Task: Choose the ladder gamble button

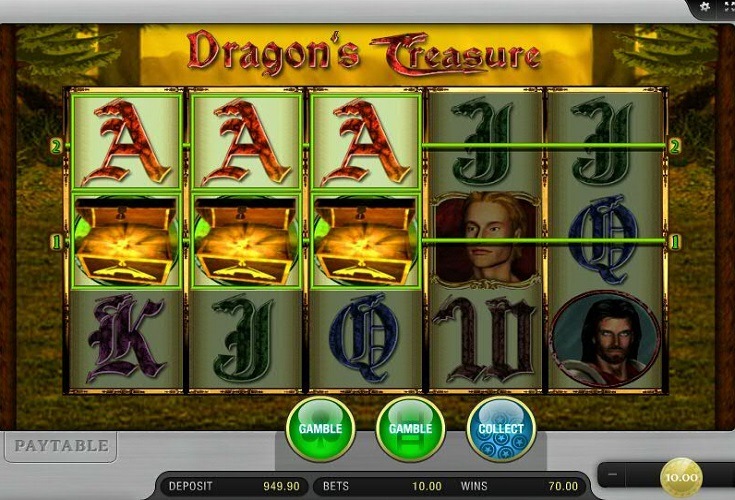Action: 410,430
